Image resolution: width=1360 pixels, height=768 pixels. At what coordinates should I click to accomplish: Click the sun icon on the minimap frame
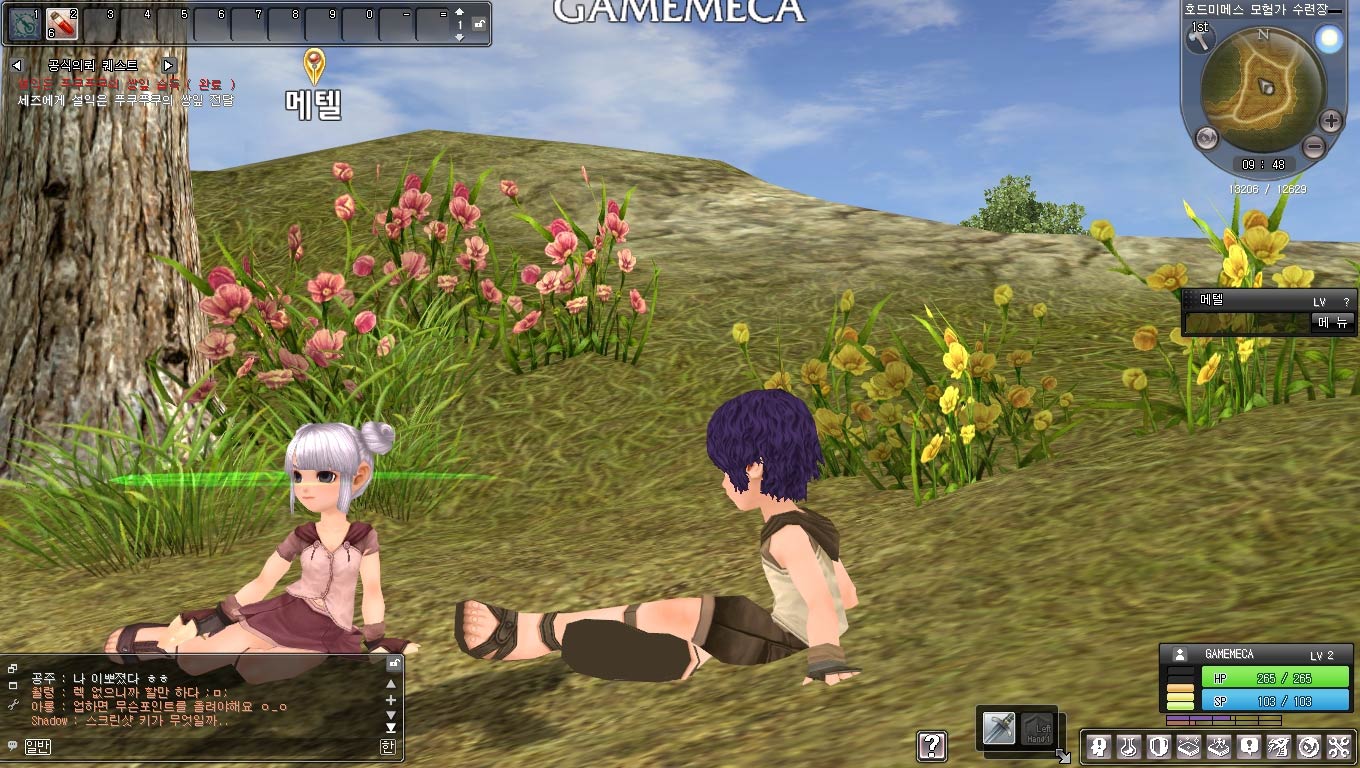(1329, 39)
